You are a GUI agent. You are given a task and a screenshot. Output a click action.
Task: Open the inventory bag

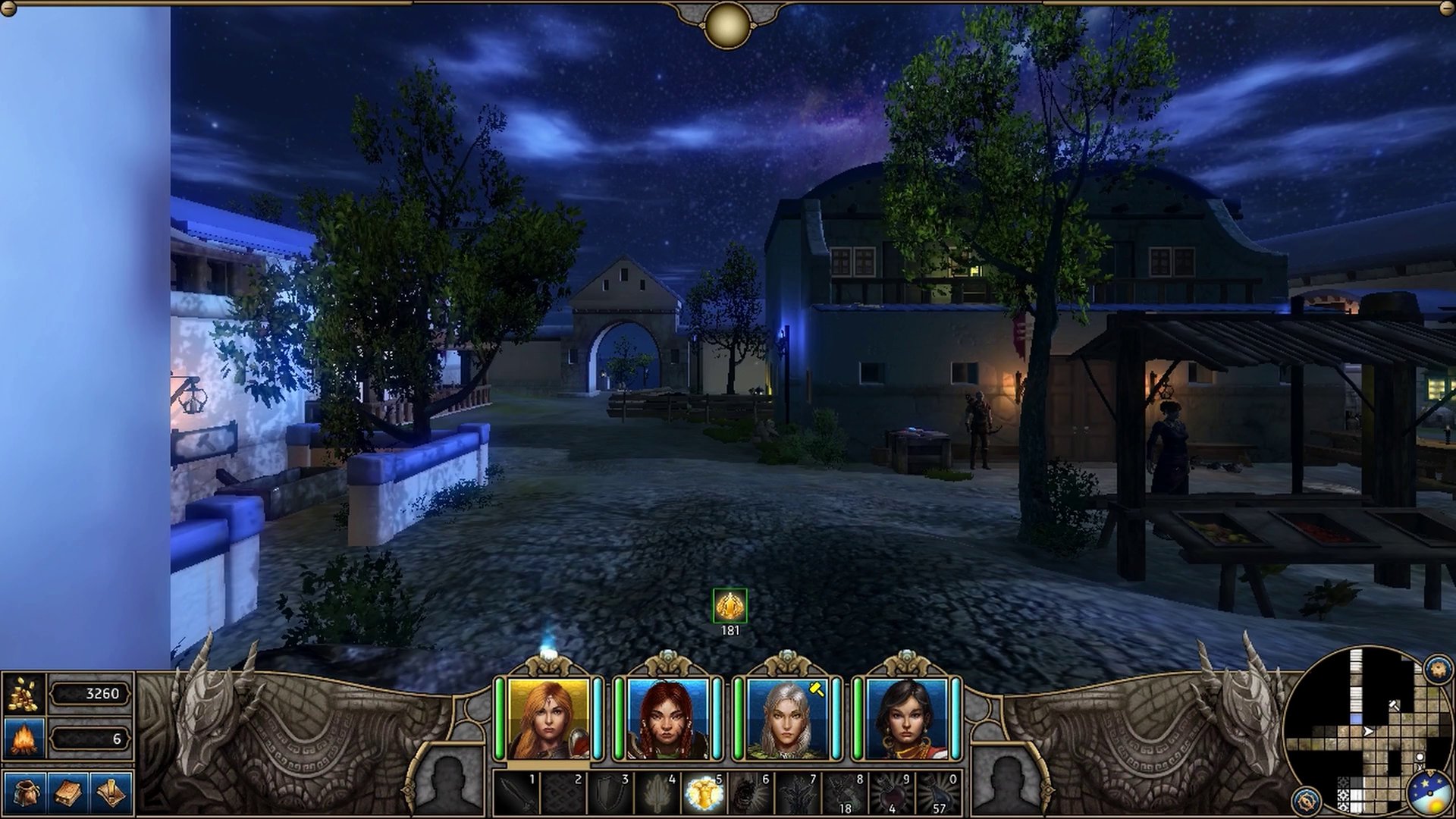pyautogui.click(x=24, y=793)
